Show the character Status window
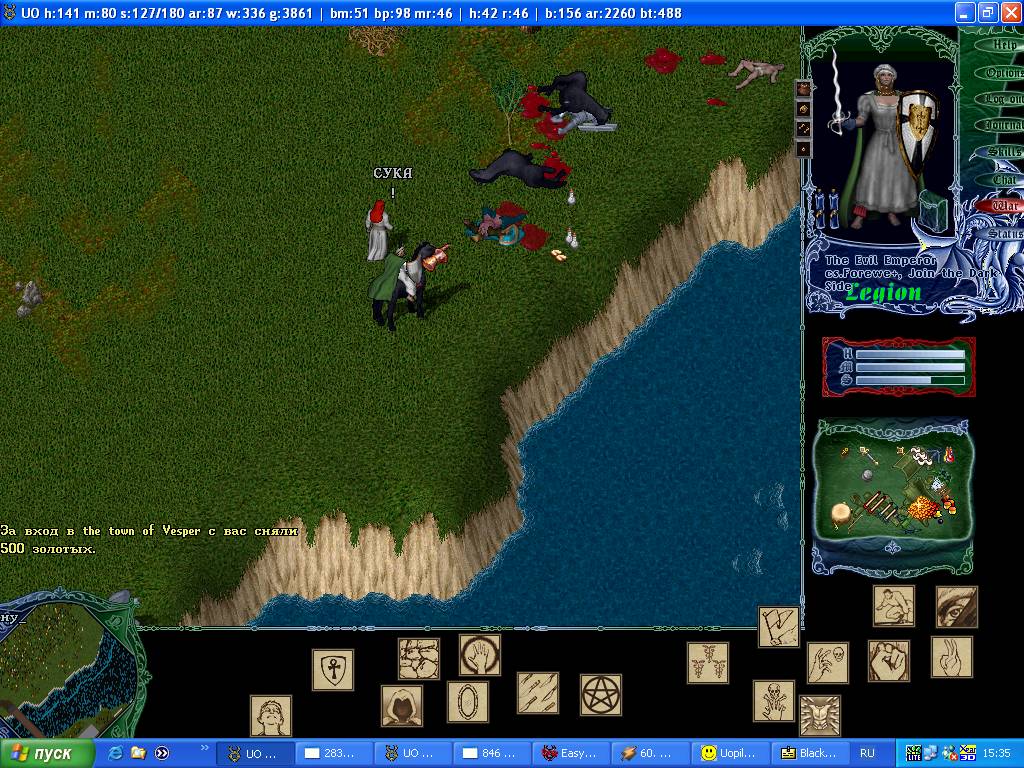Image resolution: width=1024 pixels, height=768 pixels. click(1005, 233)
